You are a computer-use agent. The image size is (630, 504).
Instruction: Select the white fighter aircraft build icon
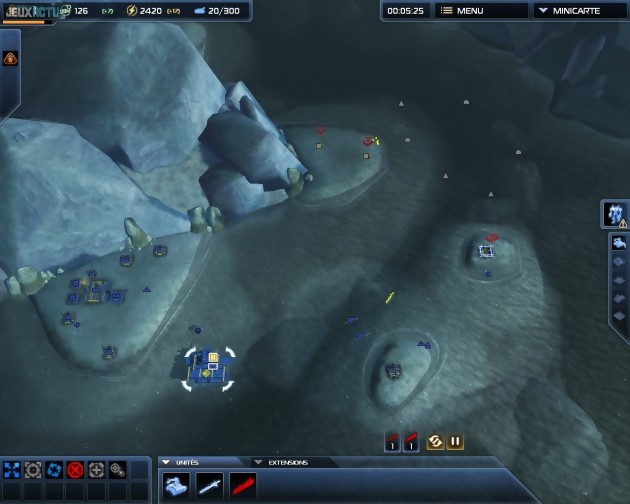tap(210, 486)
